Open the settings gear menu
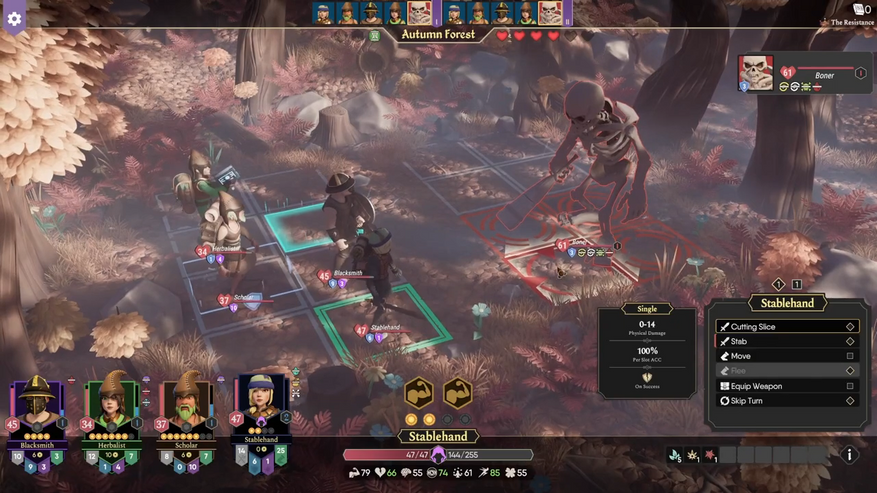The image size is (877, 493). pos(14,18)
